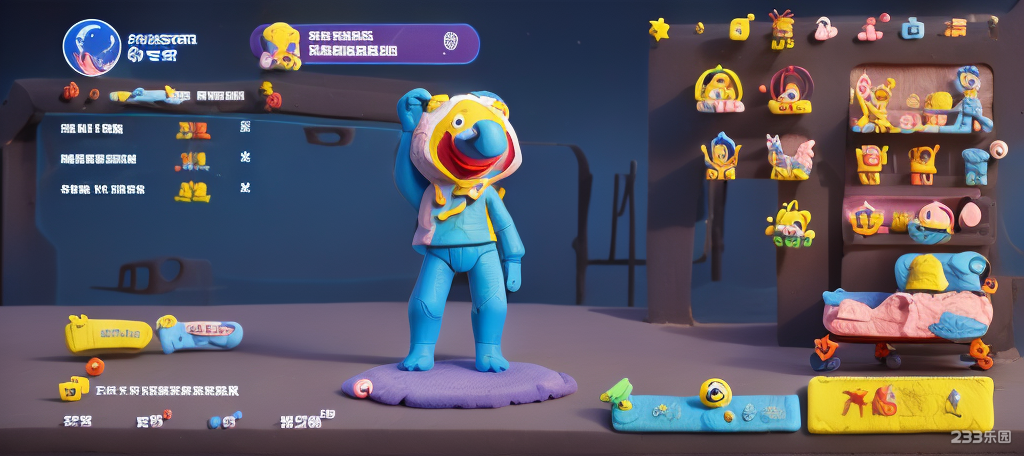Activate the yellow eyeball icon on blue bar

coord(716,393)
